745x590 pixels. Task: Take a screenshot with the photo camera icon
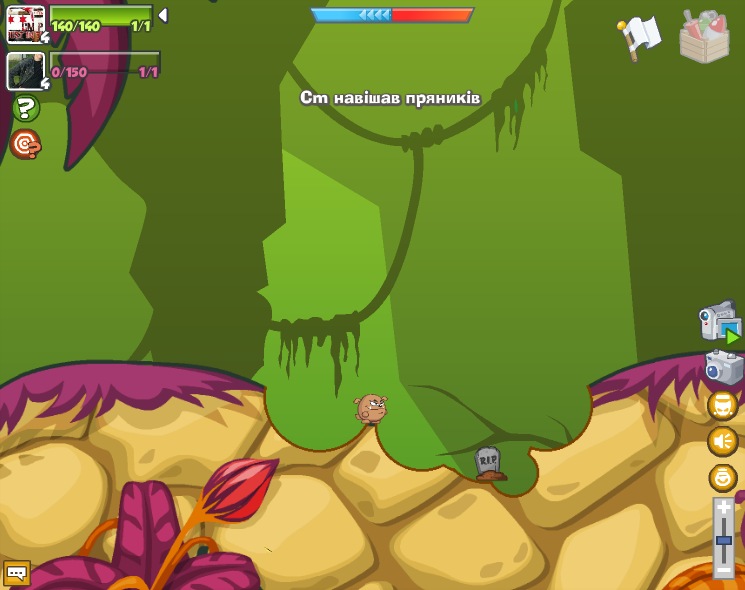tap(723, 366)
